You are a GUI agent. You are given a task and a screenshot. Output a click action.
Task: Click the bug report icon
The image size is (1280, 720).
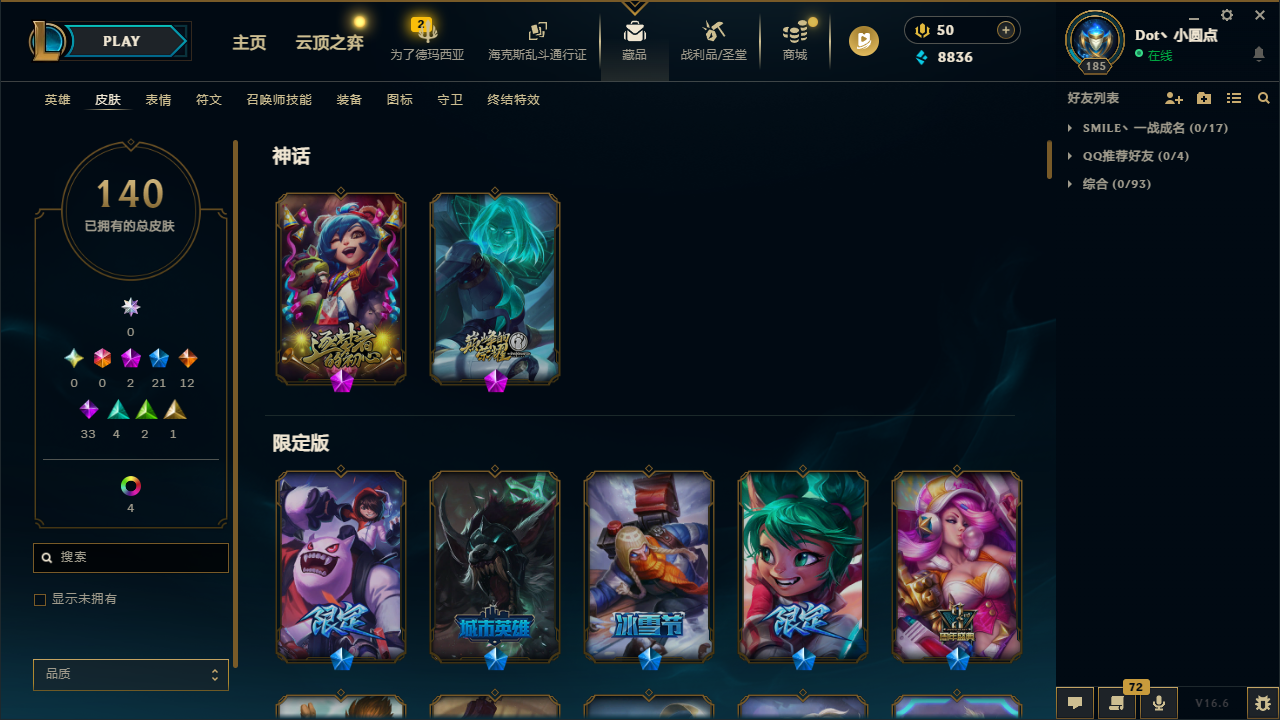(x=1262, y=703)
